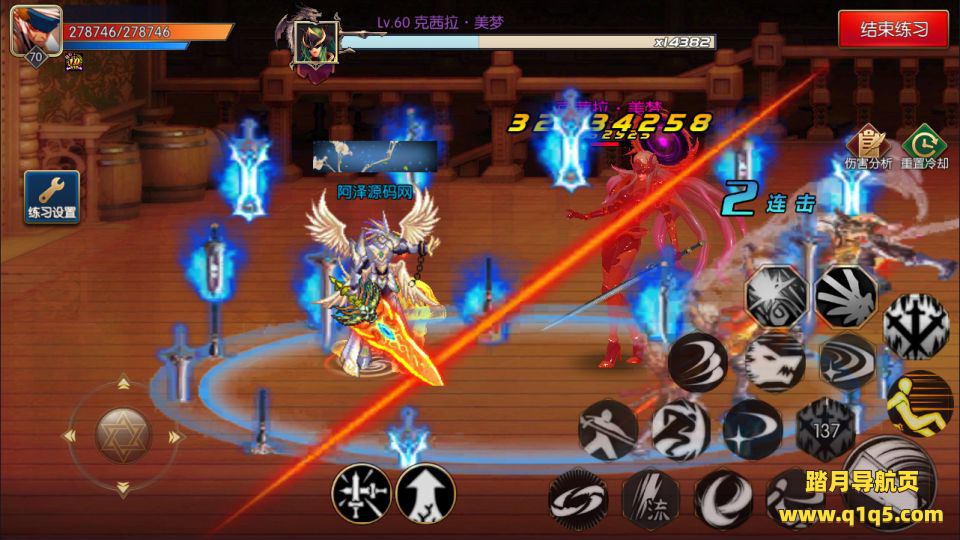Viewport: 960px width, 540px height.
Task: Tap the hexagram virtual joystick center
Action: 122,435
